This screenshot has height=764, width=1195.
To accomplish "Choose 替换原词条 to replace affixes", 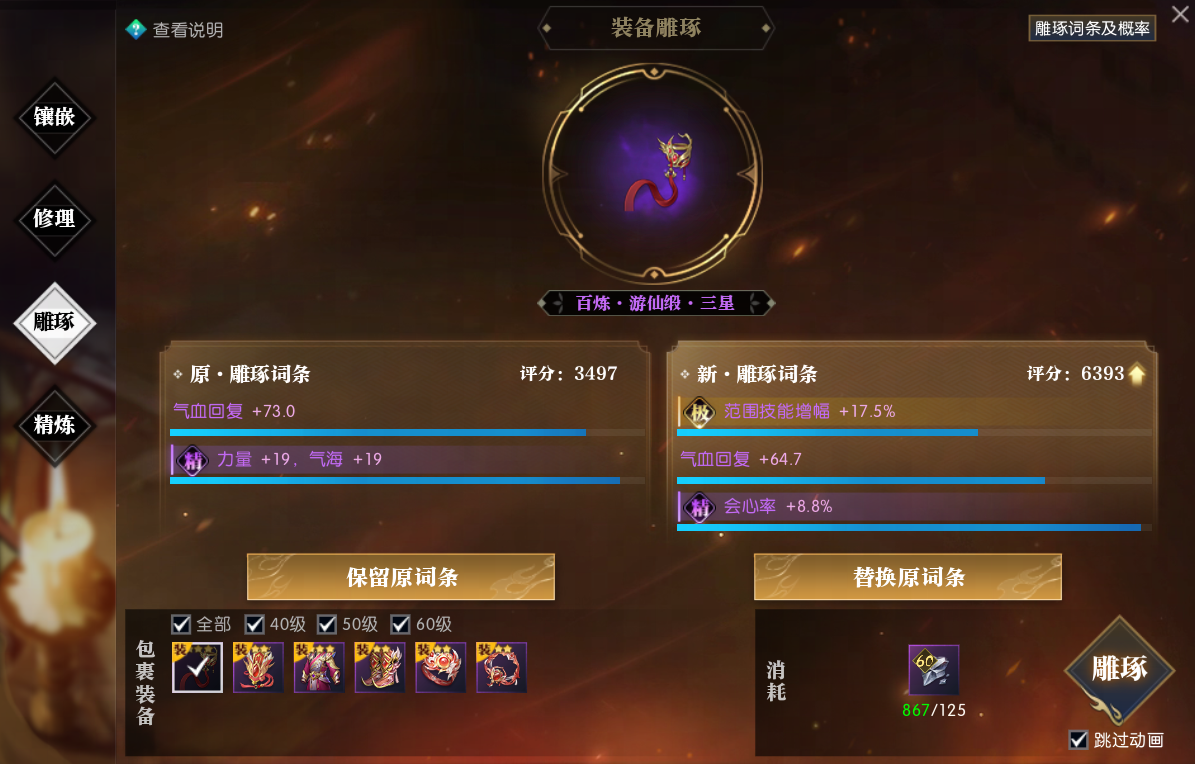I will [x=907, y=577].
